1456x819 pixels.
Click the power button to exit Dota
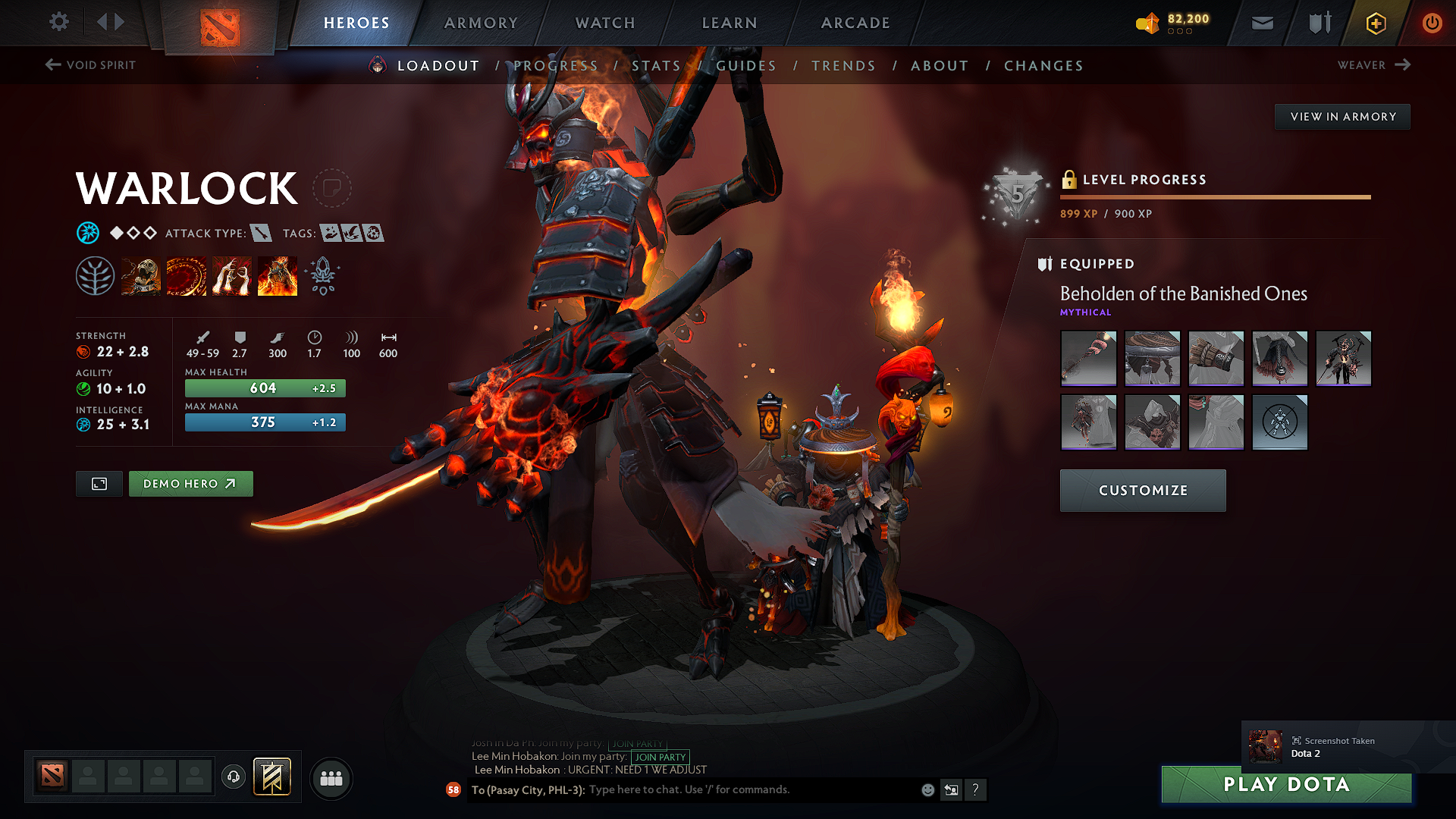(1432, 23)
